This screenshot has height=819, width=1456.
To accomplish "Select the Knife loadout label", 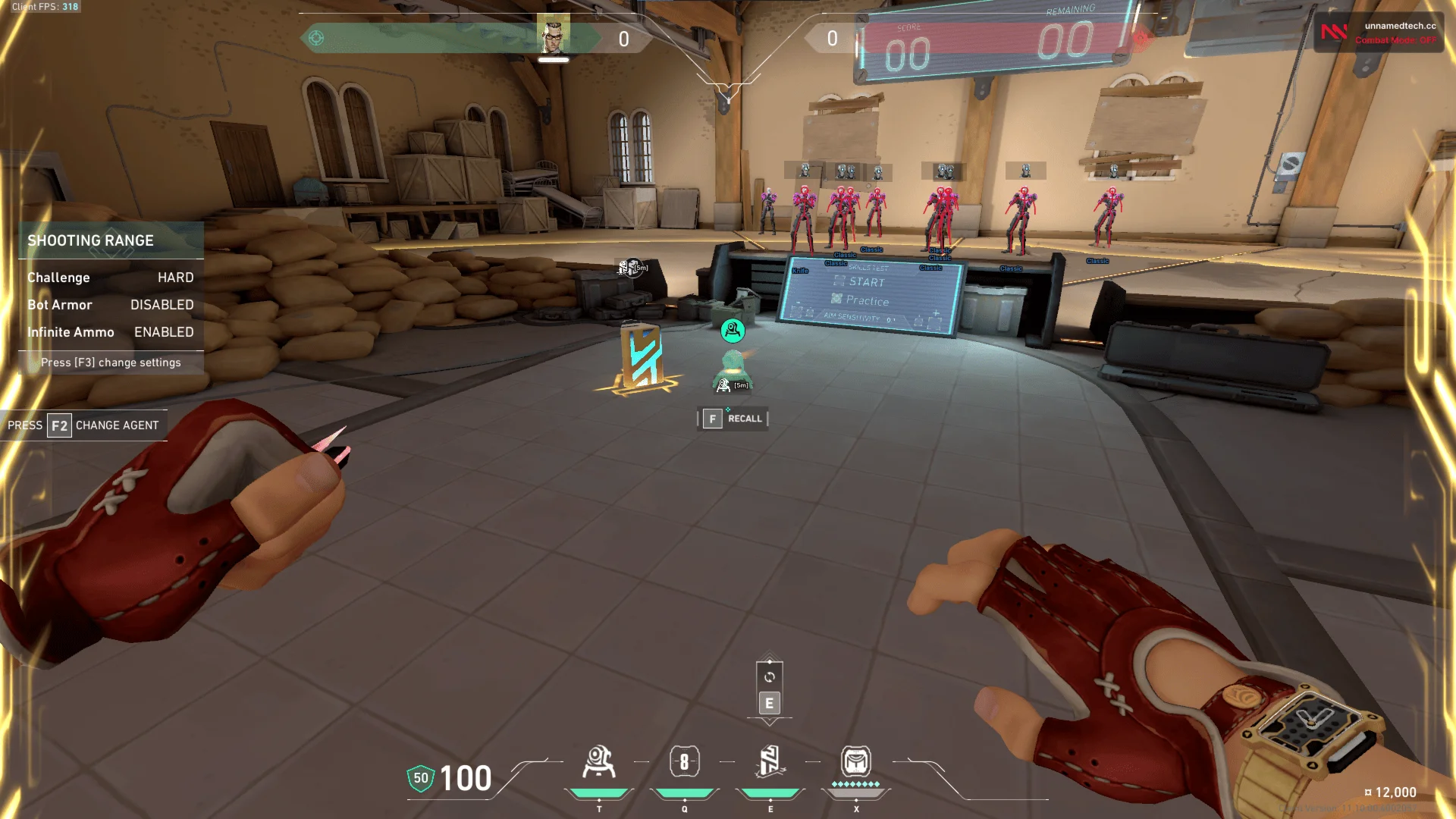I will (x=801, y=271).
